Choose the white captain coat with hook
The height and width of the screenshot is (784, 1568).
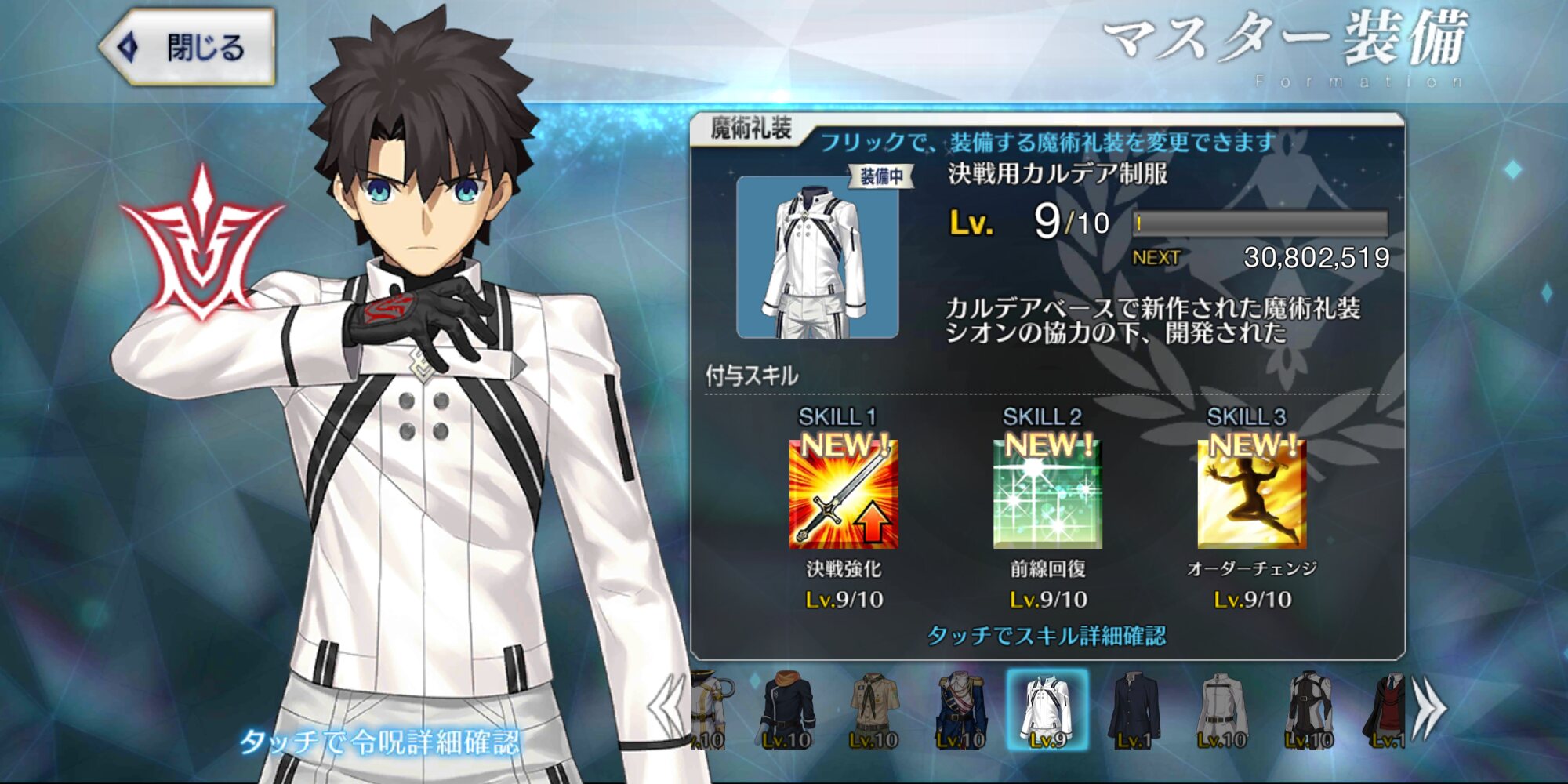coord(709,710)
